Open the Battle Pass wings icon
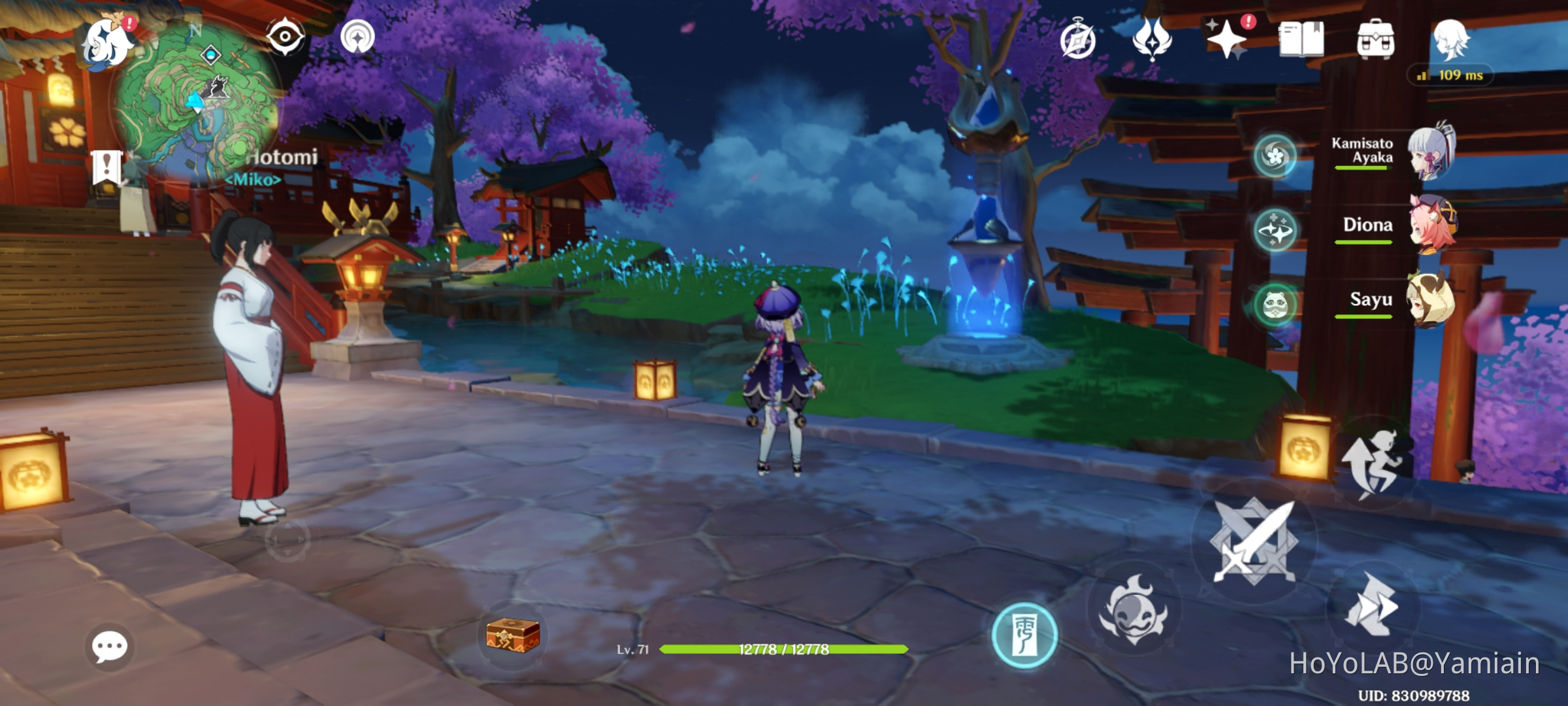1568x706 pixels. [1152, 41]
